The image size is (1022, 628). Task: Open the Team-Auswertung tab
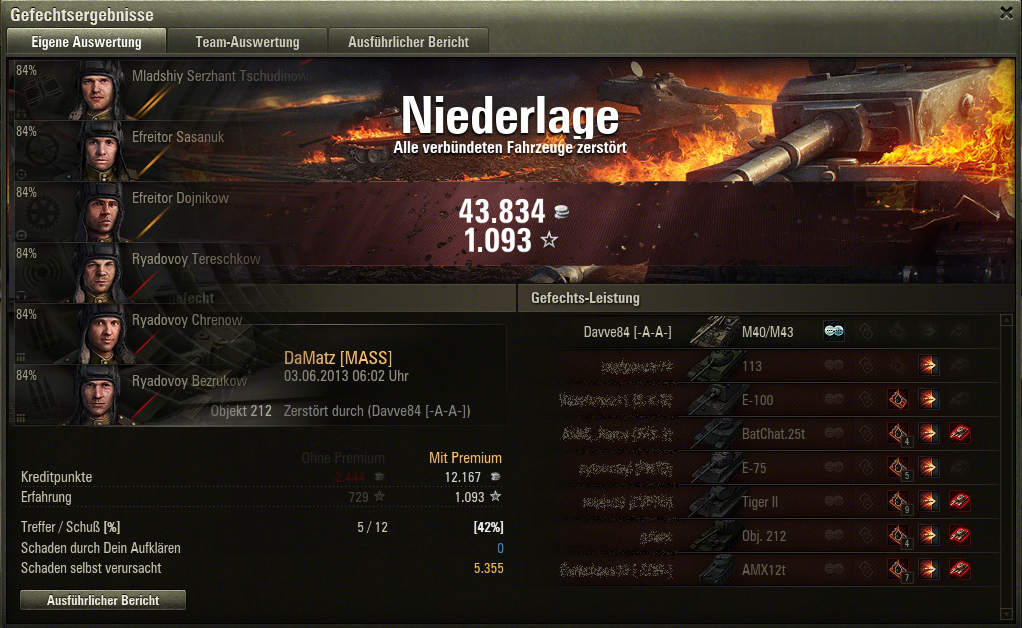pyautogui.click(x=247, y=42)
